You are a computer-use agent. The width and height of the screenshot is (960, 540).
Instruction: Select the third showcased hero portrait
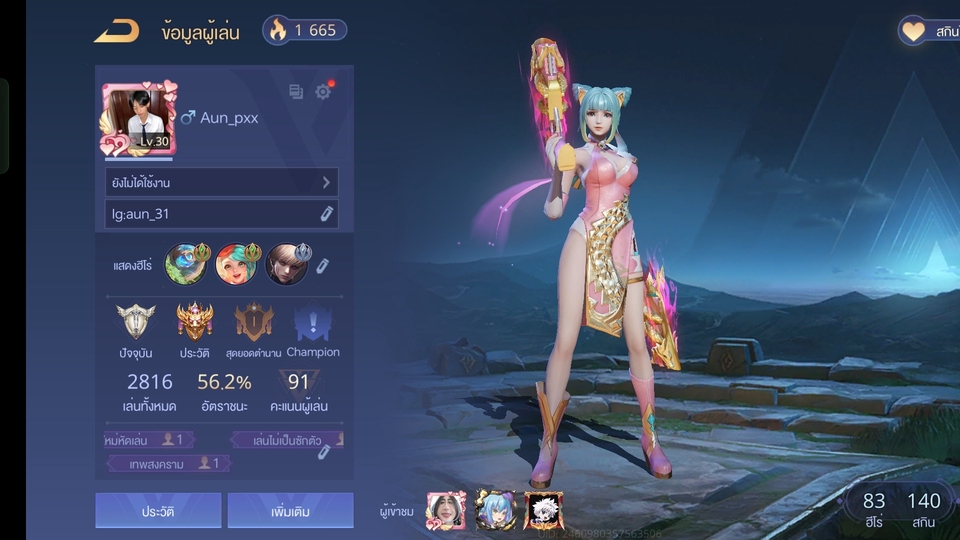click(287, 264)
